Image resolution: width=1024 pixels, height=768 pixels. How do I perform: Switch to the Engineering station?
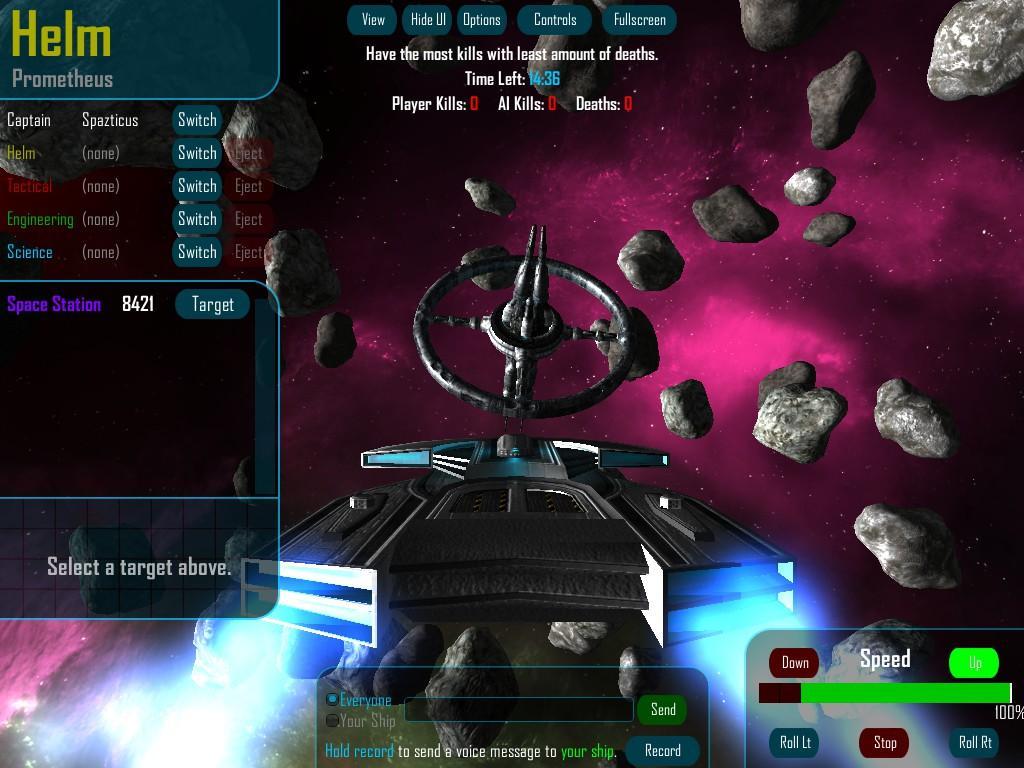(197, 219)
